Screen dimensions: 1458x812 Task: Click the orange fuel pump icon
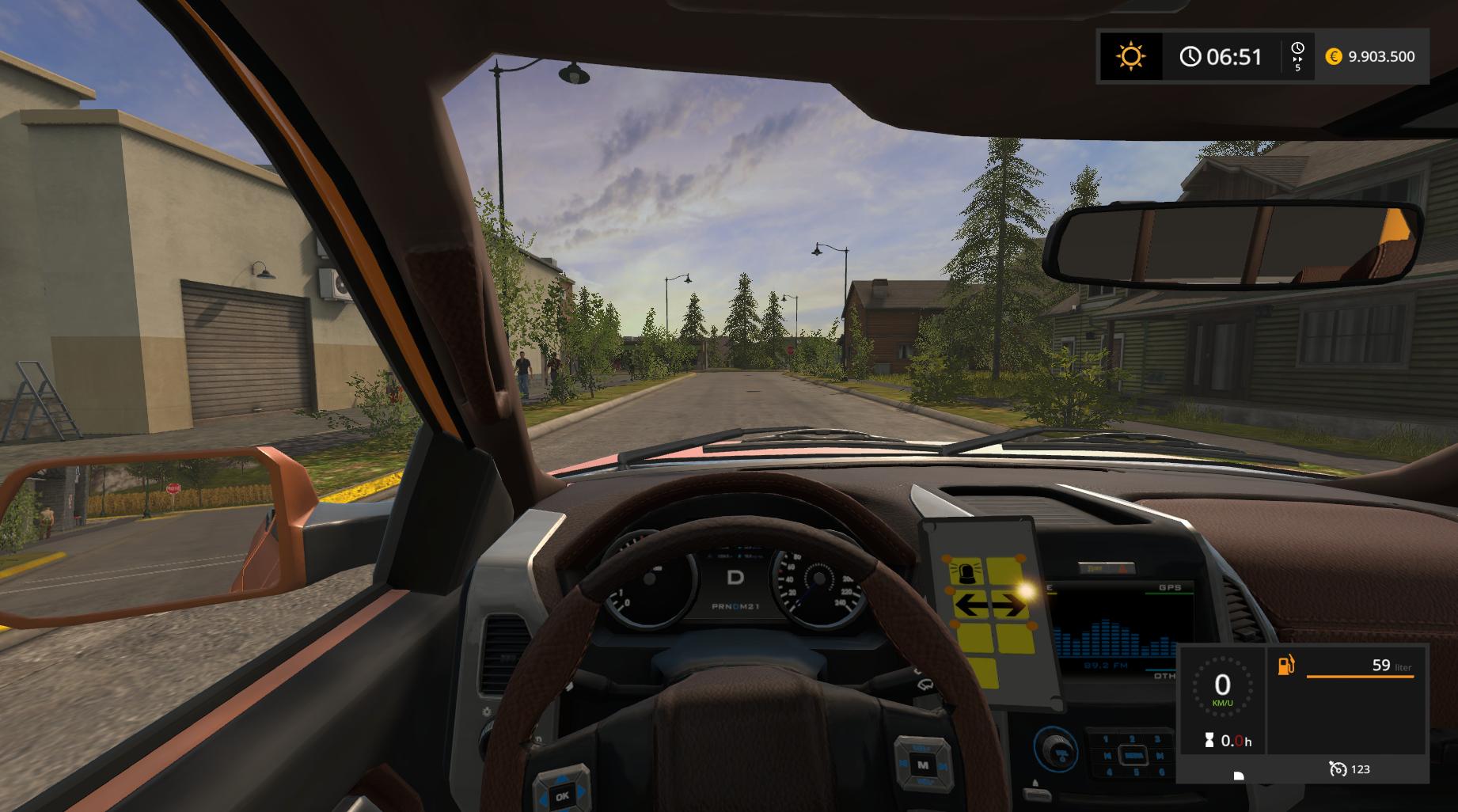1286,665
